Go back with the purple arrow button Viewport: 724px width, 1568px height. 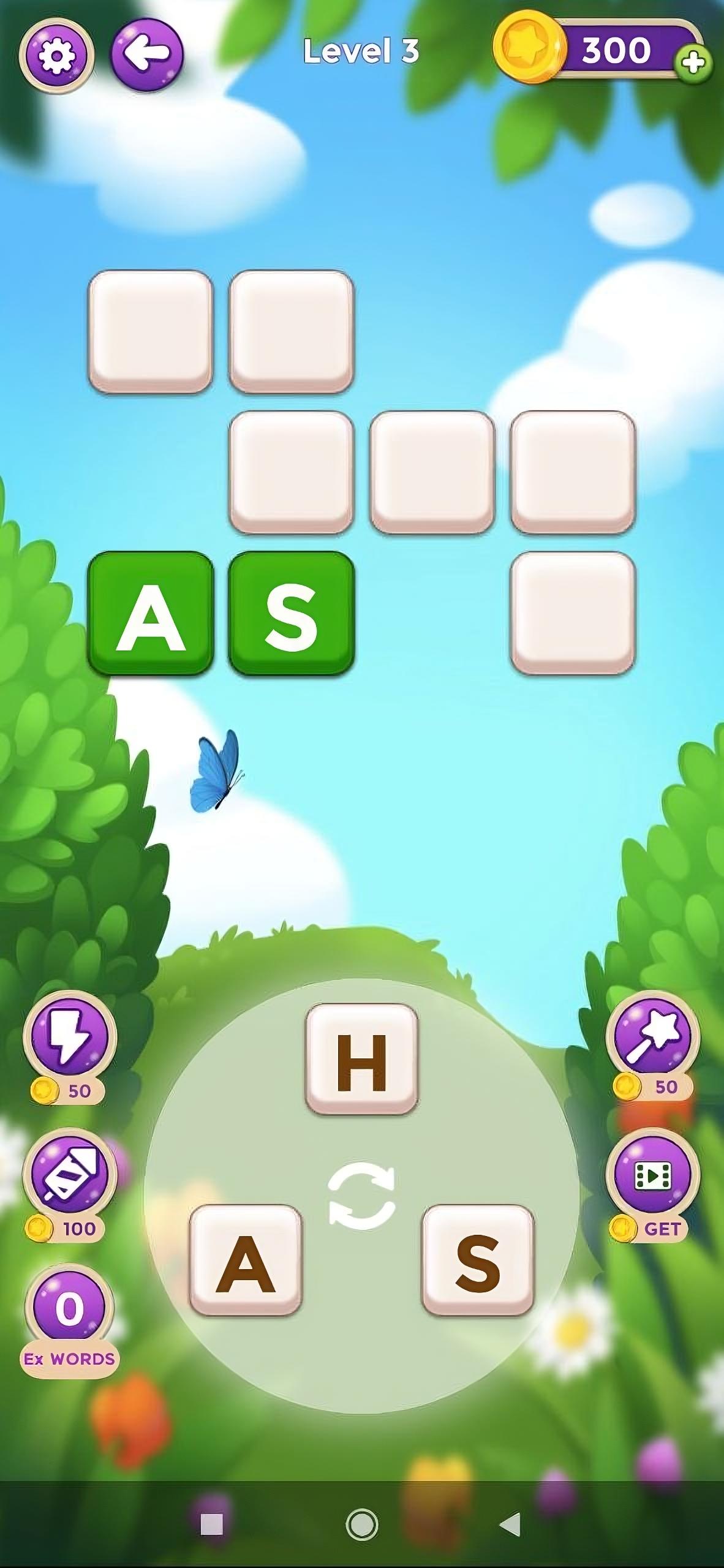(146, 54)
